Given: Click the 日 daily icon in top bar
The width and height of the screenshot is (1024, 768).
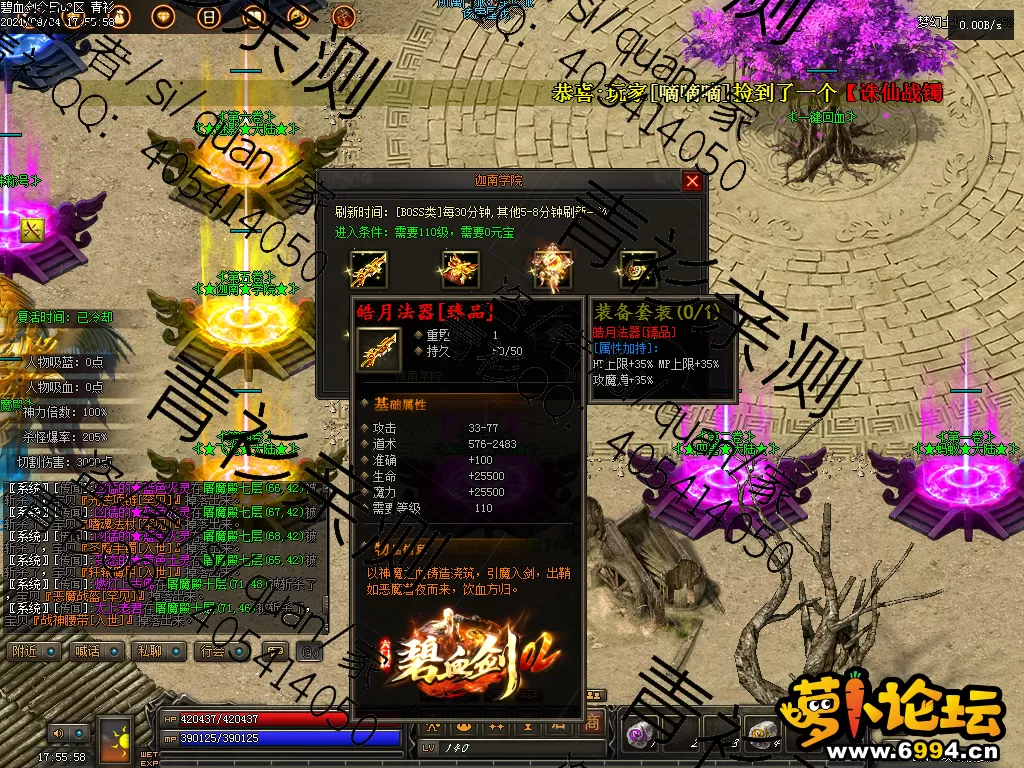Looking at the screenshot, I should pos(209,16).
